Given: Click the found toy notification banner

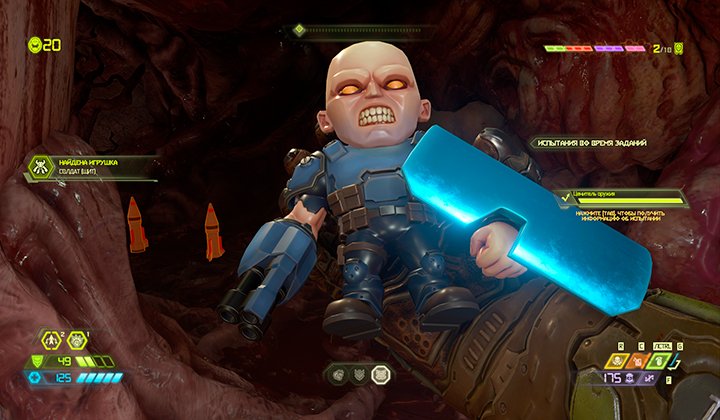Looking at the screenshot, I should [x=90, y=167].
